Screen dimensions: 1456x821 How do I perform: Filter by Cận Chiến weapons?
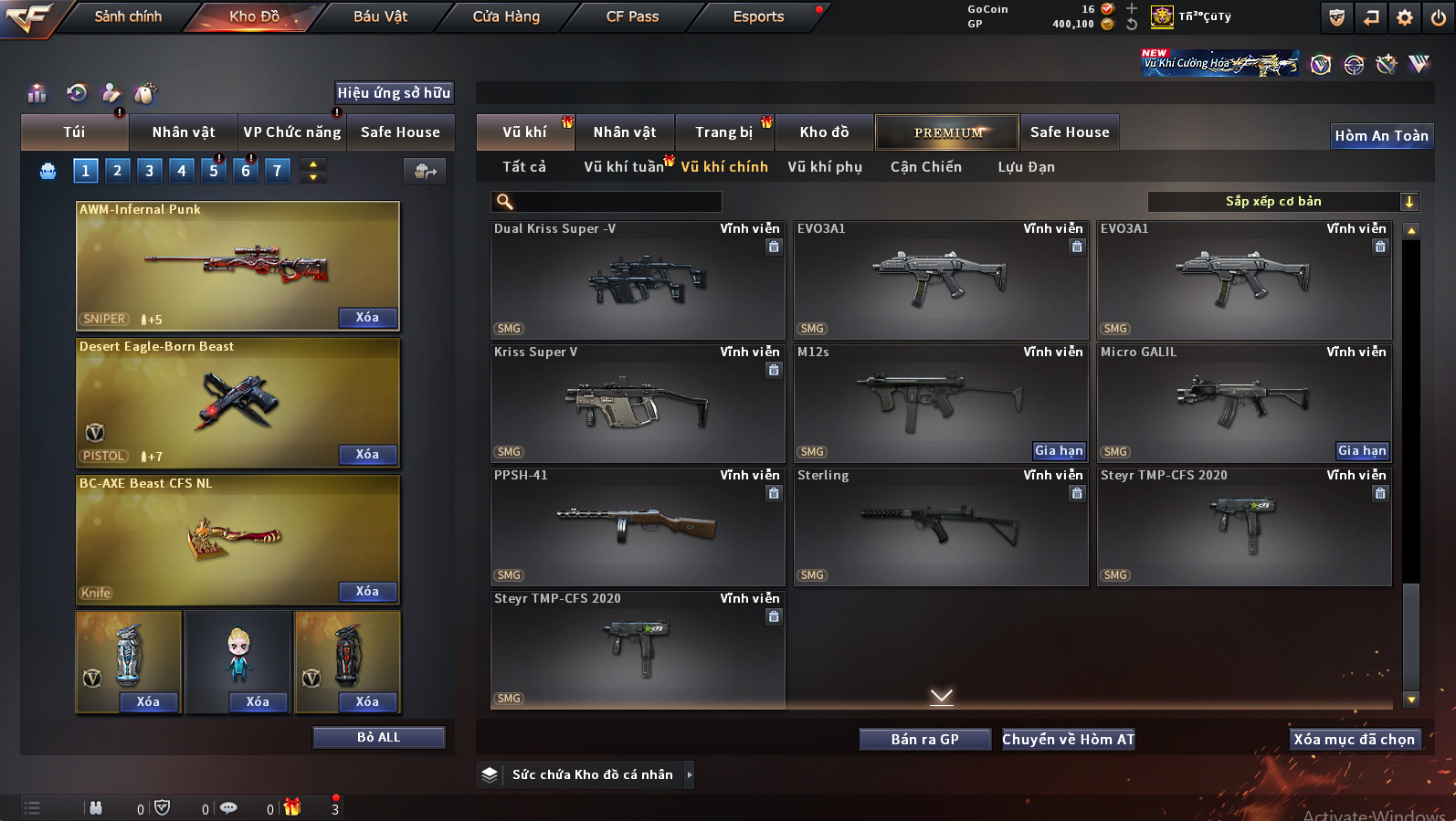click(925, 167)
